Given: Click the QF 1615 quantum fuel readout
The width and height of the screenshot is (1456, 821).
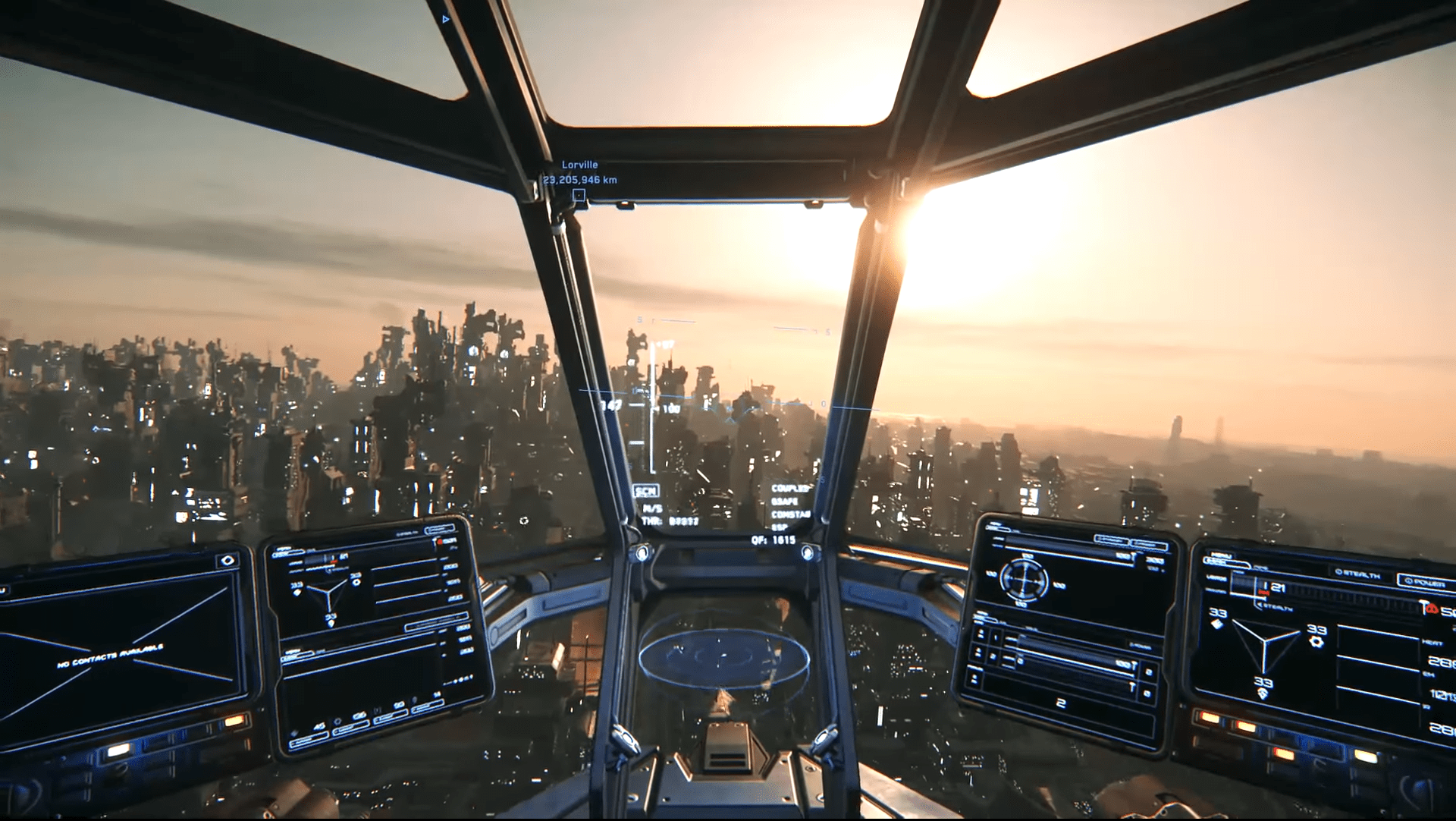Looking at the screenshot, I should point(774,540).
